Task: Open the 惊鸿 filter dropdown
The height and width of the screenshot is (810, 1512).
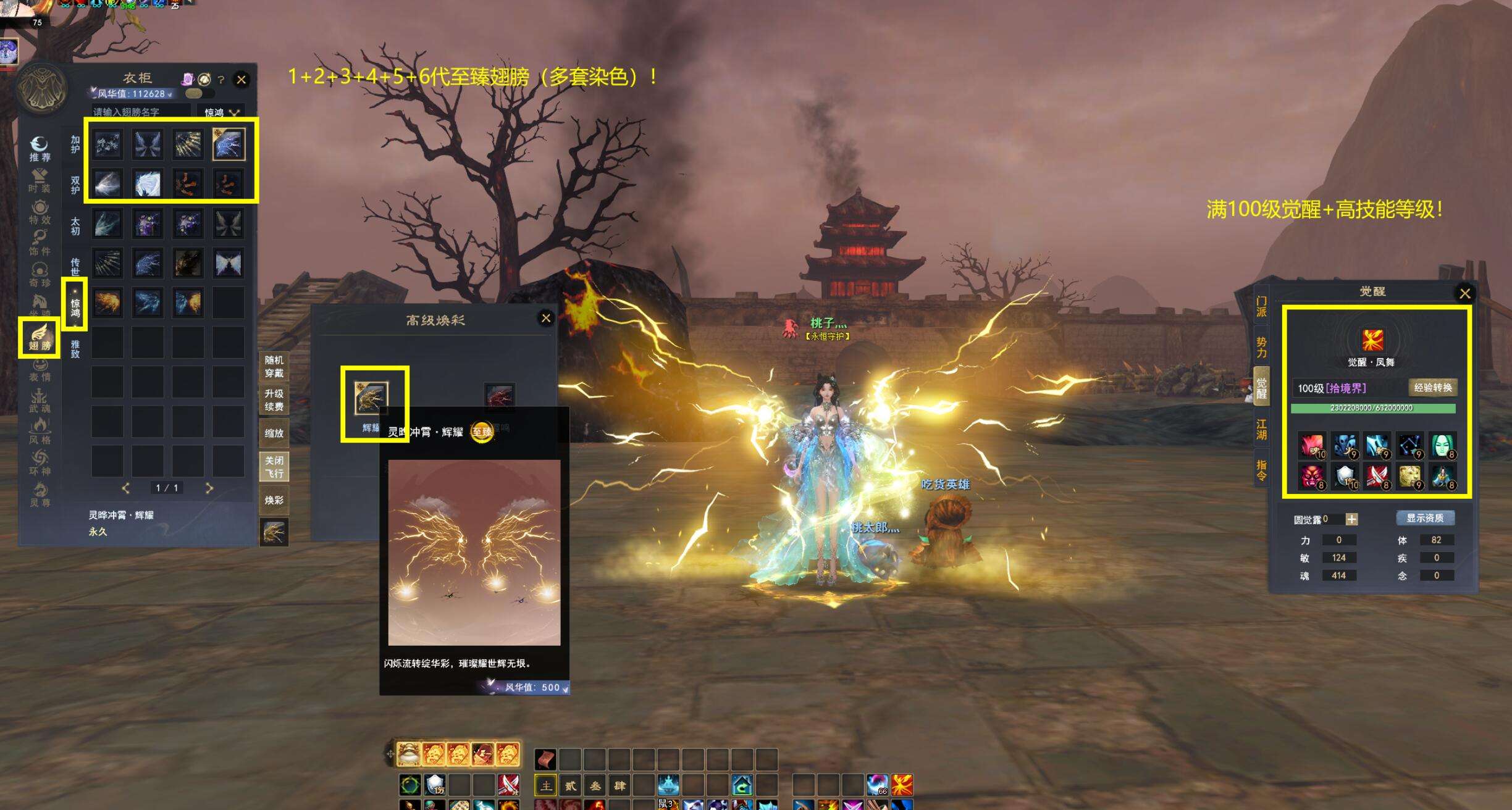Action: tap(221, 112)
